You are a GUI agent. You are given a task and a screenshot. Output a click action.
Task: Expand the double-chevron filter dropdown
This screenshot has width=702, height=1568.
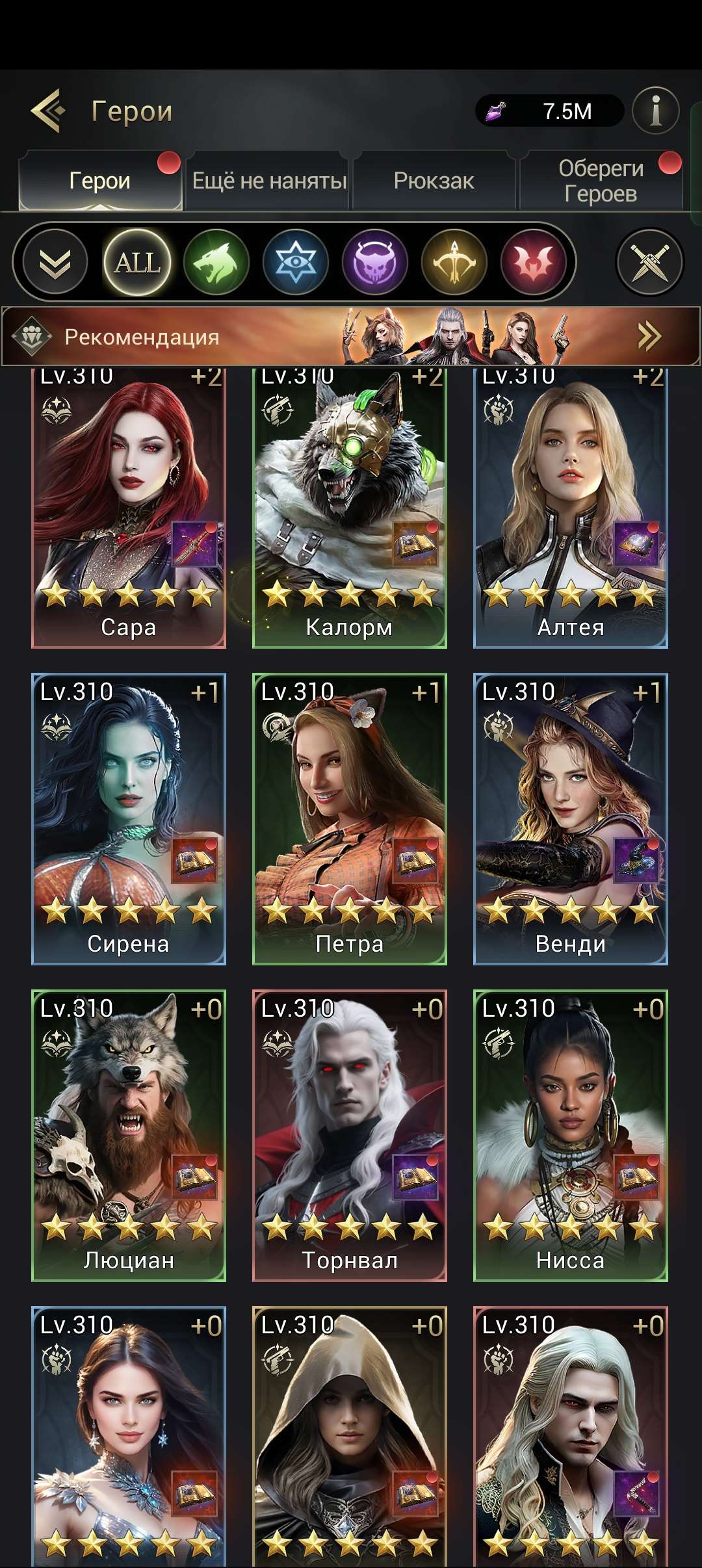[55, 263]
